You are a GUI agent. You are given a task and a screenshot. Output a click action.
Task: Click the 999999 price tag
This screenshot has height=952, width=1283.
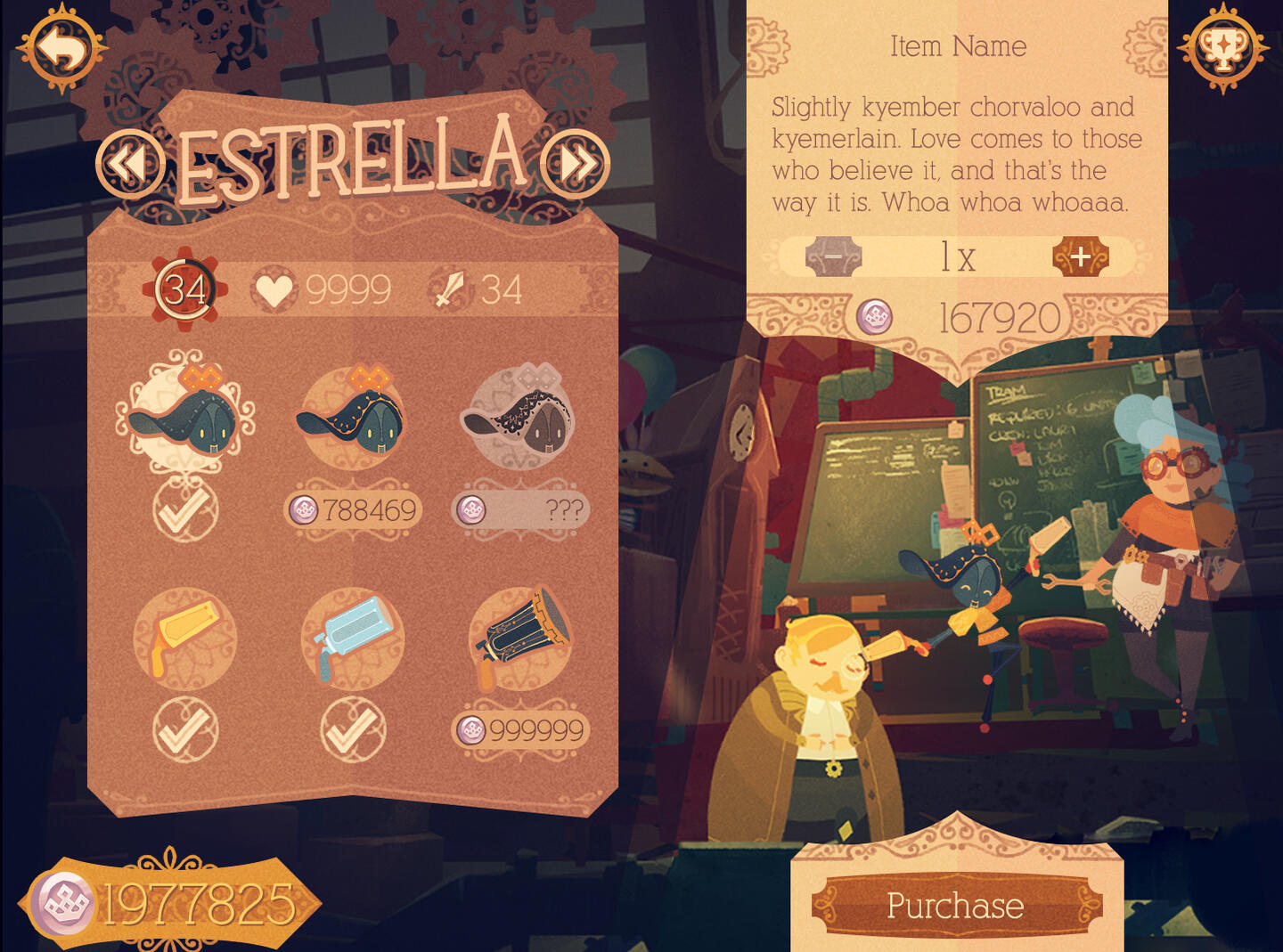(x=520, y=730)
